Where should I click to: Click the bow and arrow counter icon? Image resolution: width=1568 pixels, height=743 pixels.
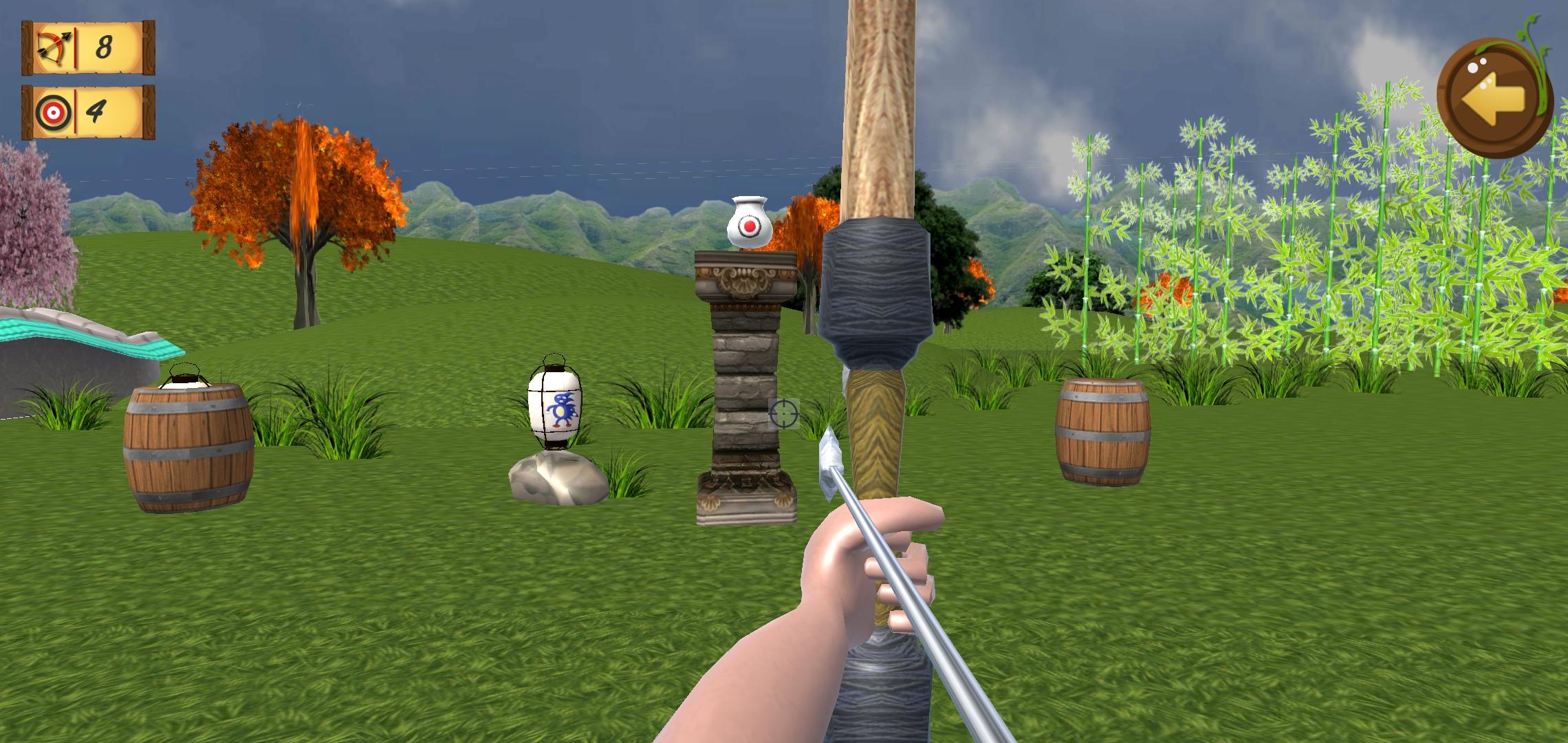(51, 47)
